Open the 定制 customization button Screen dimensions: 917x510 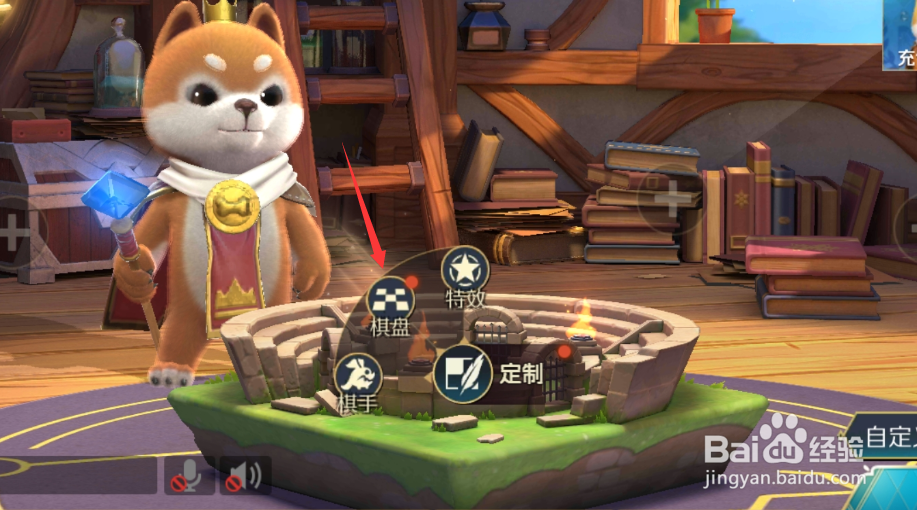(x=461, y=375)
